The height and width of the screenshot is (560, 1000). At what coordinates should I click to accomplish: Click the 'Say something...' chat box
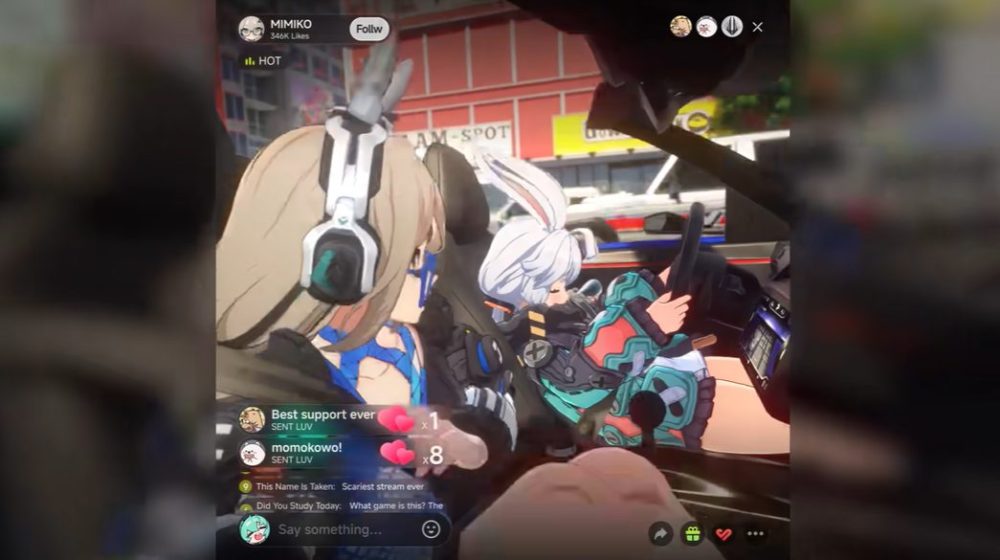pos(344,529)
